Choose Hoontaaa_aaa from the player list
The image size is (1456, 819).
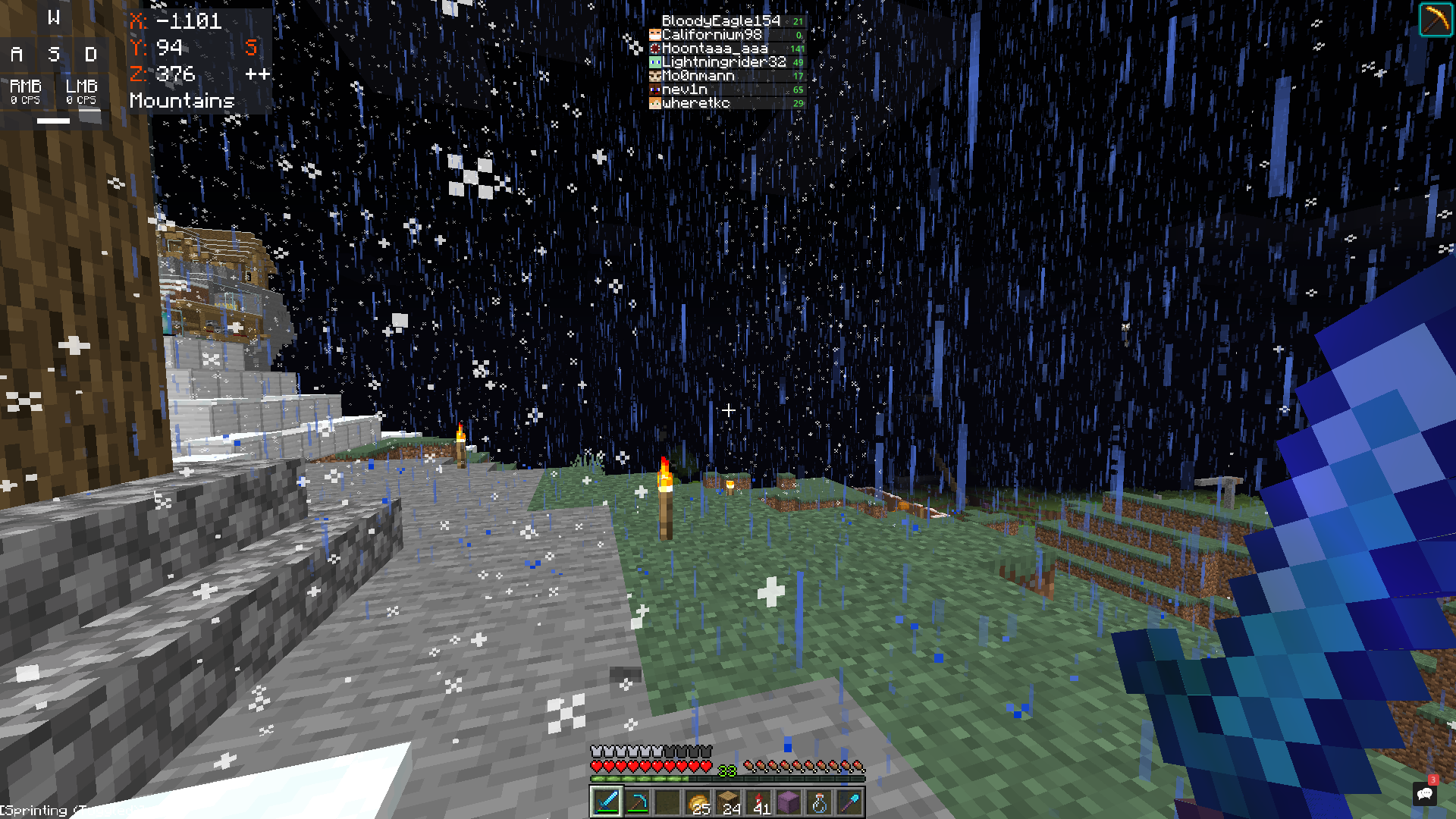point(714,49)
